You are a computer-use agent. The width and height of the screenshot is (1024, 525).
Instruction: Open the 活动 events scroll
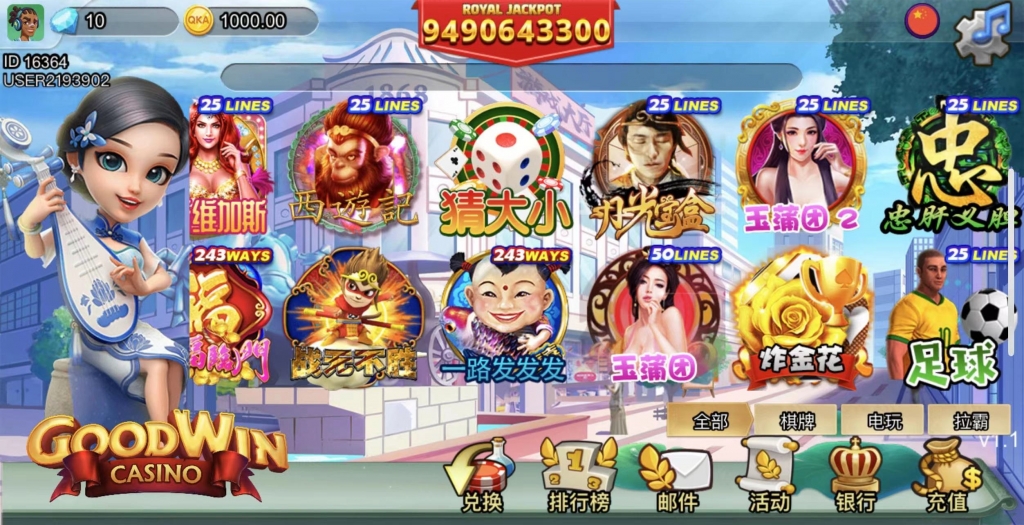[x=769, y=477]
